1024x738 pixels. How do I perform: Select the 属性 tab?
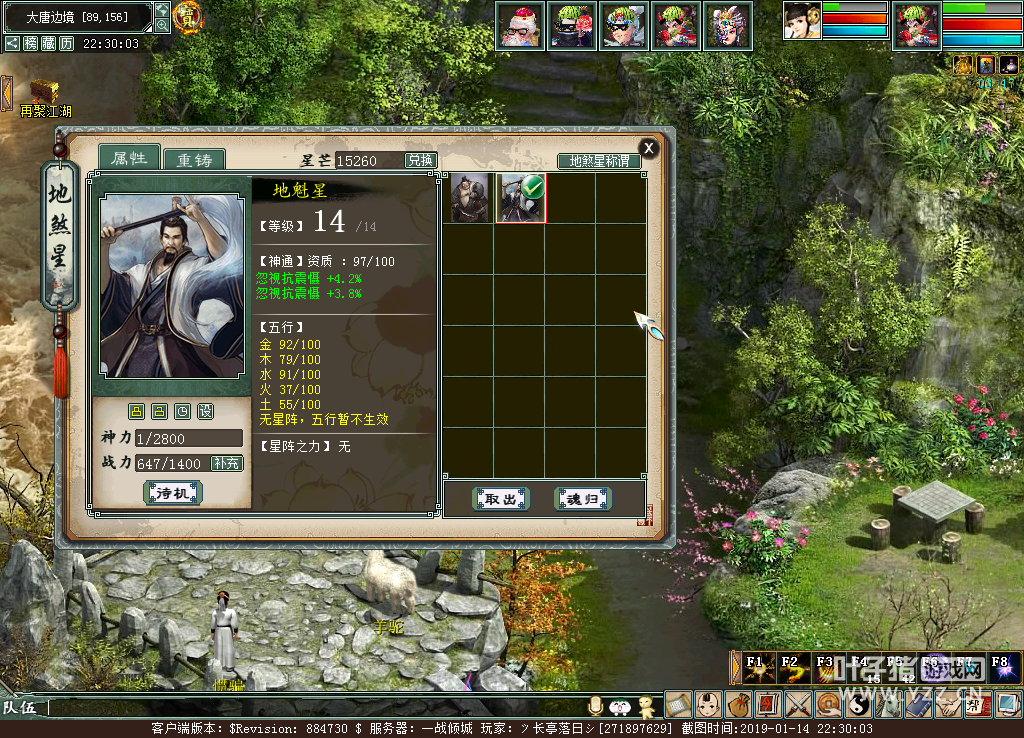pos(129,158)
